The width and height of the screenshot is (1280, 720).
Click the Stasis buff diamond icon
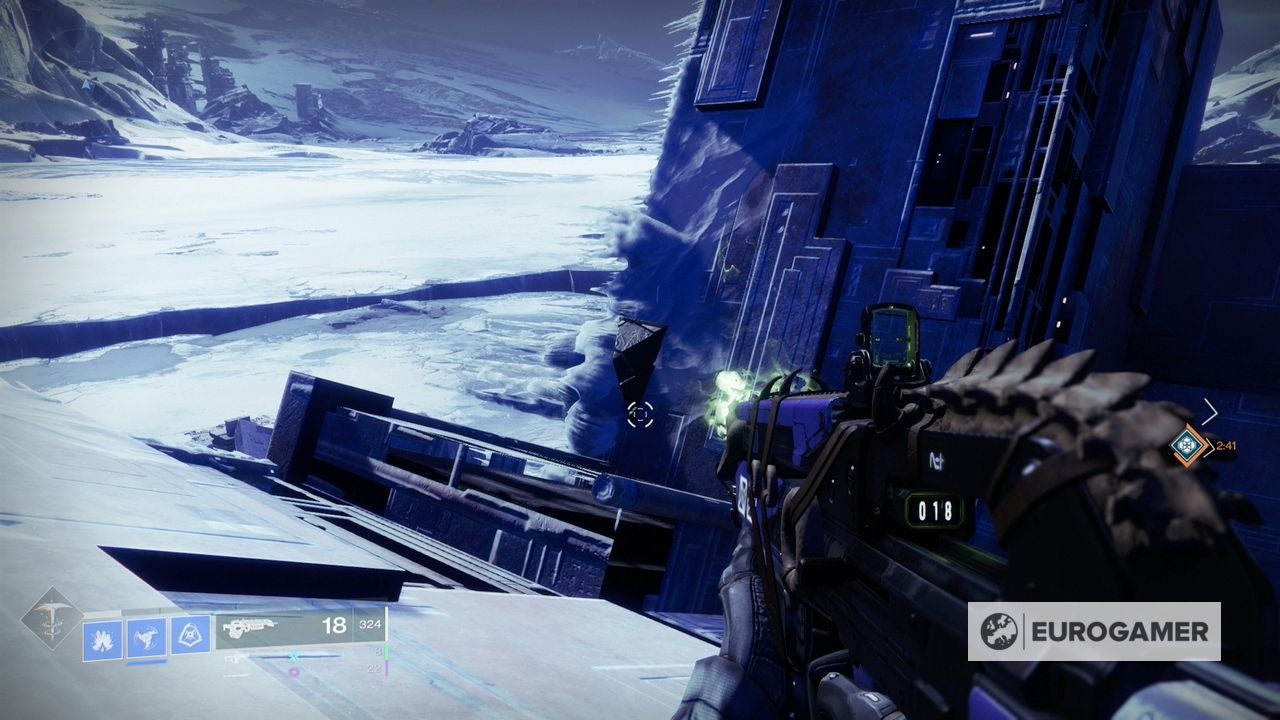[1189, 446]
